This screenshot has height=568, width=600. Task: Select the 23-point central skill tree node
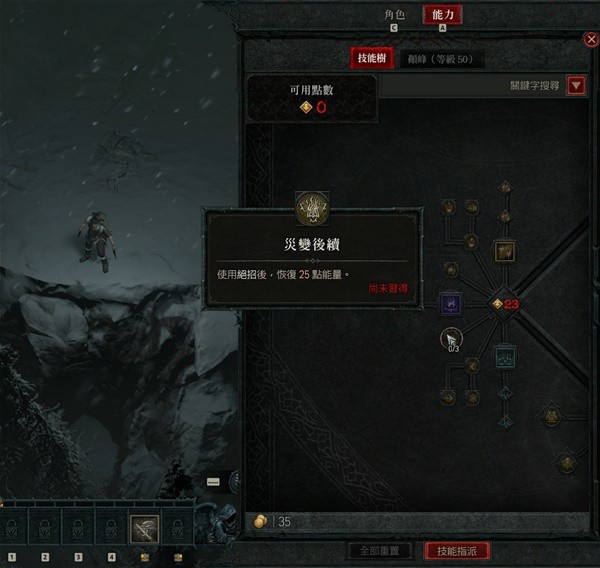[x=497, y=303]
